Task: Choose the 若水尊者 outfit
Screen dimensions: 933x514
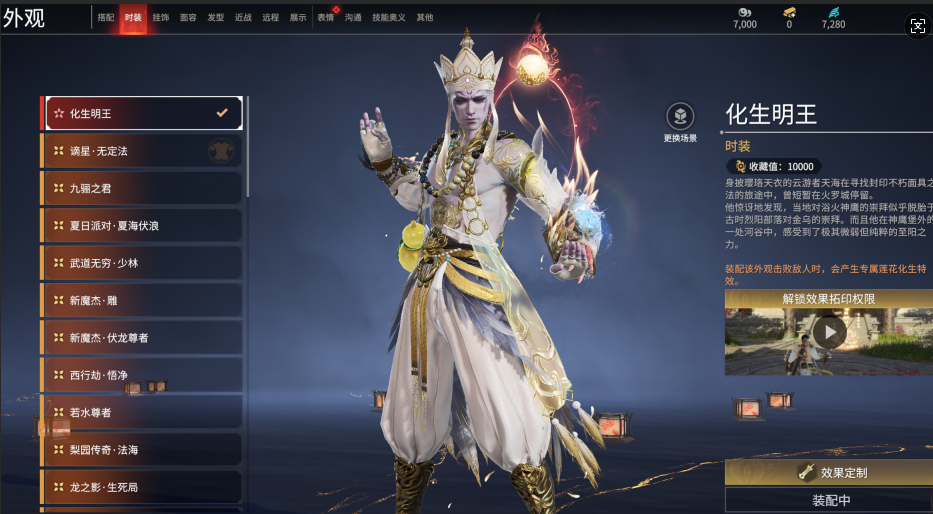Action: pos(141,412)
